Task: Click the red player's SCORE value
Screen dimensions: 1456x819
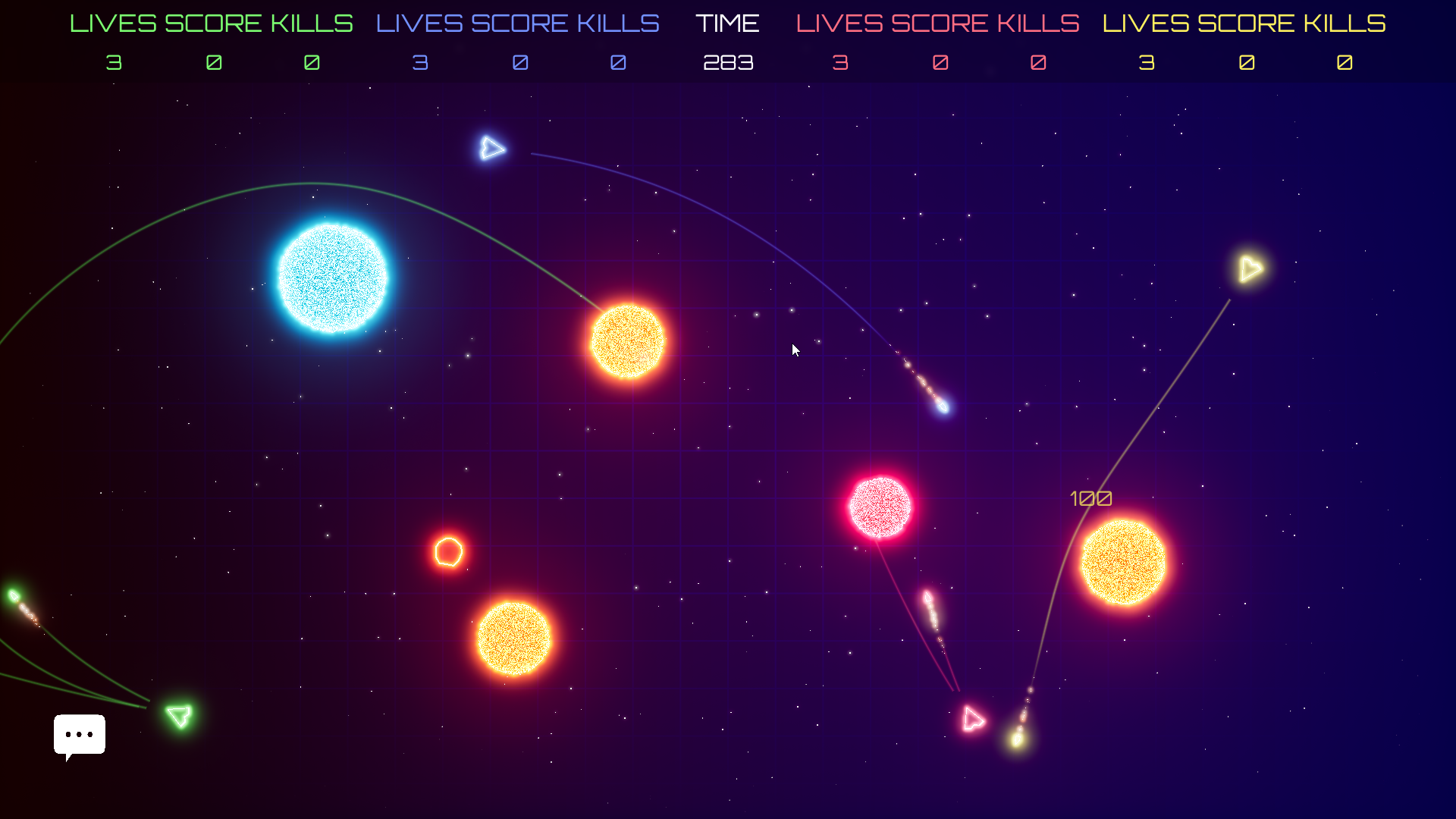Action: click(x=940, y=63)
